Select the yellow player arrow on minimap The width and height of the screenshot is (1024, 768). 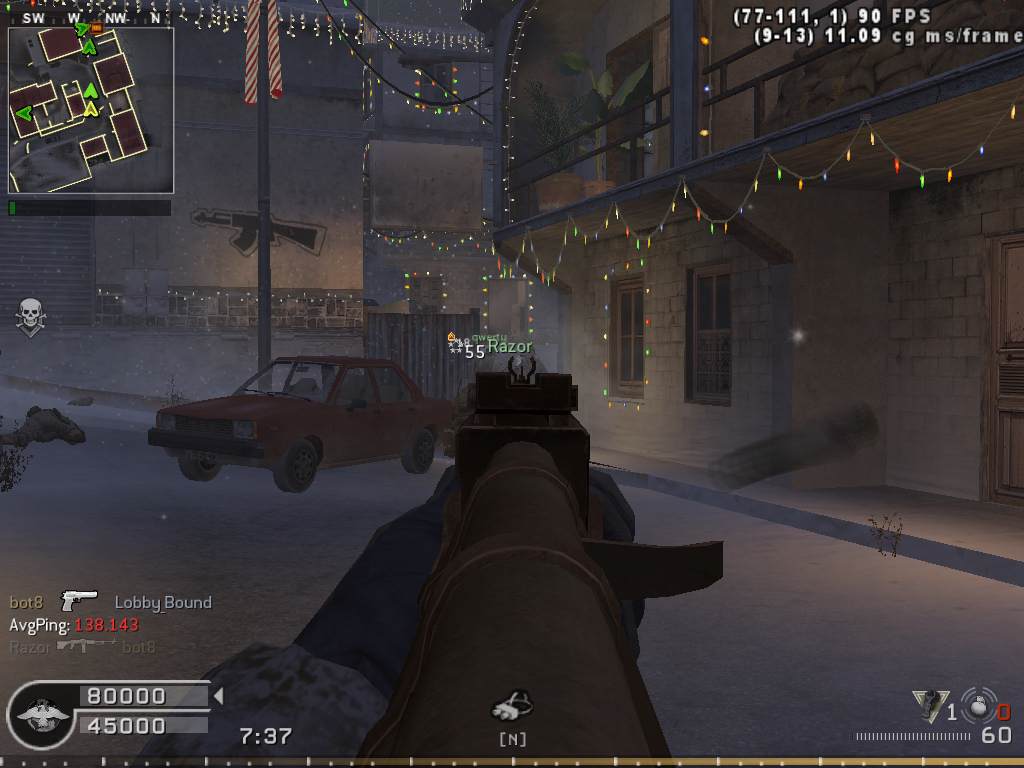point(91,108)
